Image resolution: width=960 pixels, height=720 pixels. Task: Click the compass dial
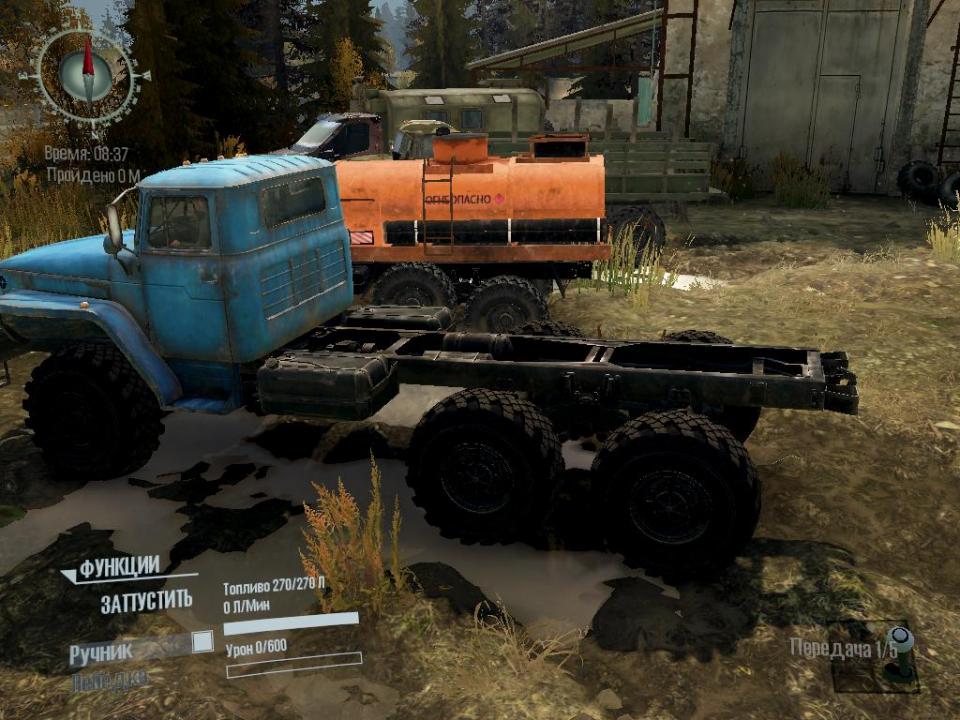point(87,75)
